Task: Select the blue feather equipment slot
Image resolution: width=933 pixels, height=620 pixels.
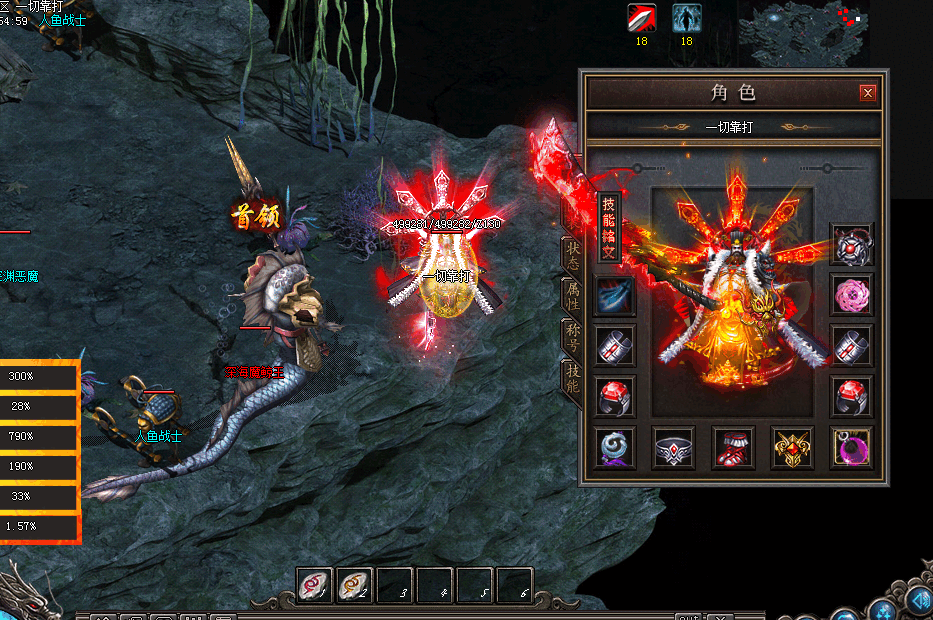Action: coord(614,296)
